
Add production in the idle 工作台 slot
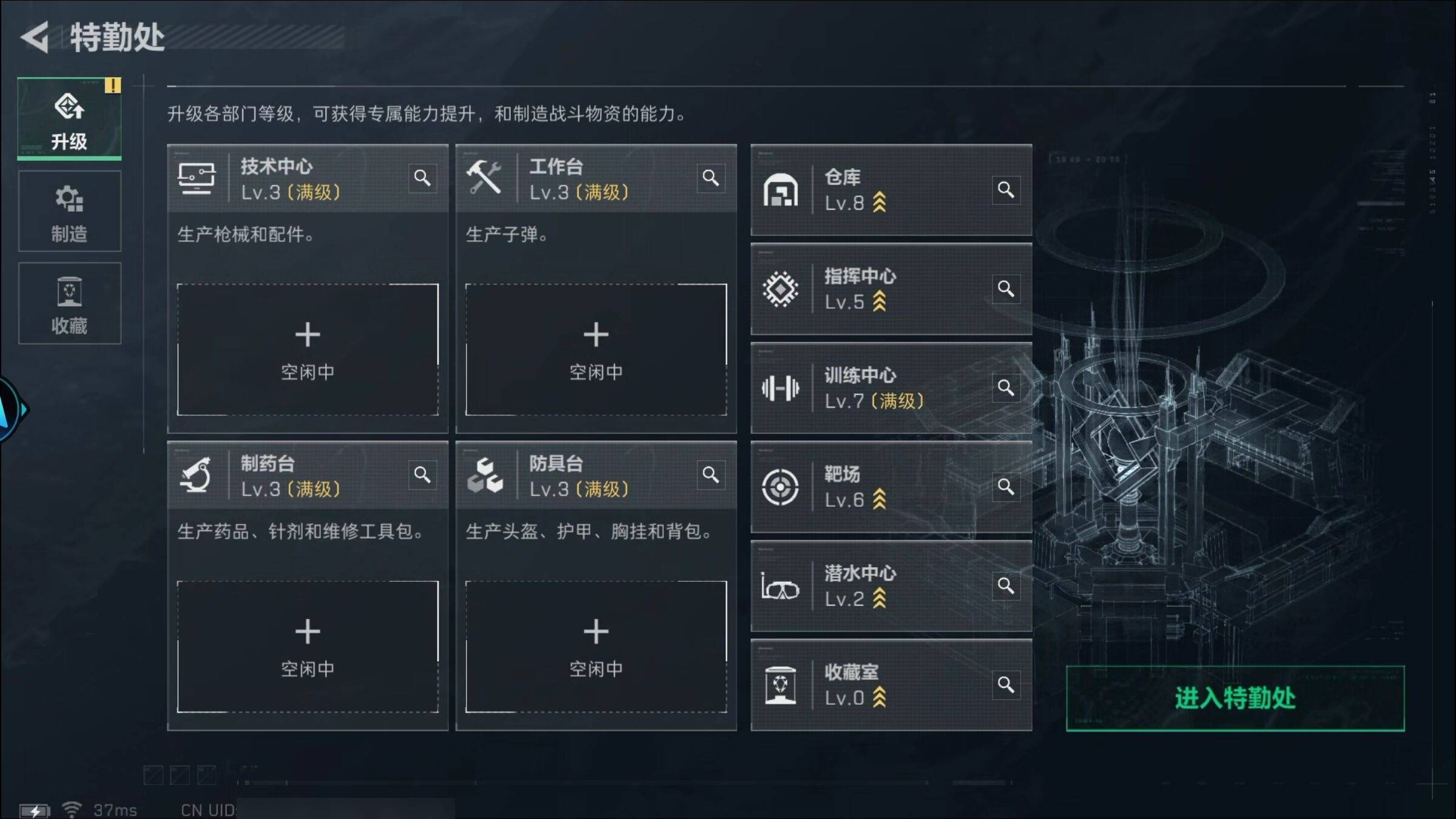tap(596, 350)
